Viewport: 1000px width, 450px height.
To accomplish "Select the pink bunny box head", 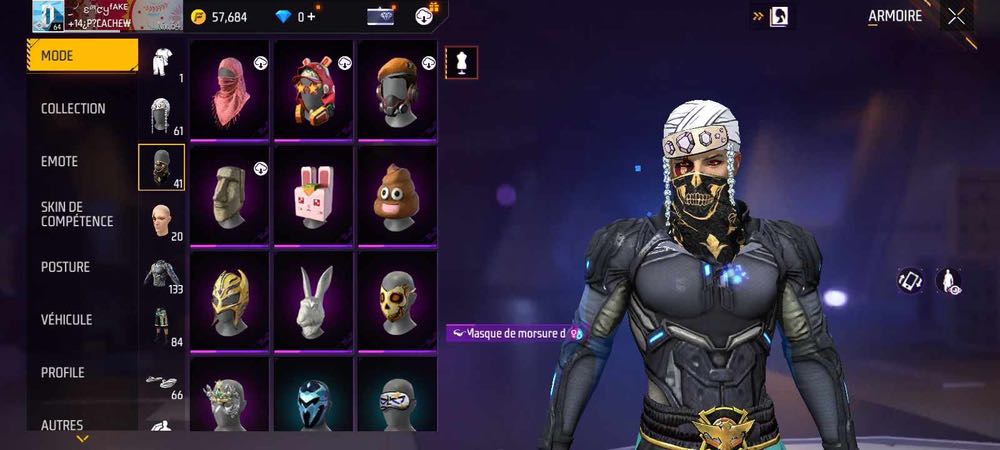I will (x=314, y=195).
